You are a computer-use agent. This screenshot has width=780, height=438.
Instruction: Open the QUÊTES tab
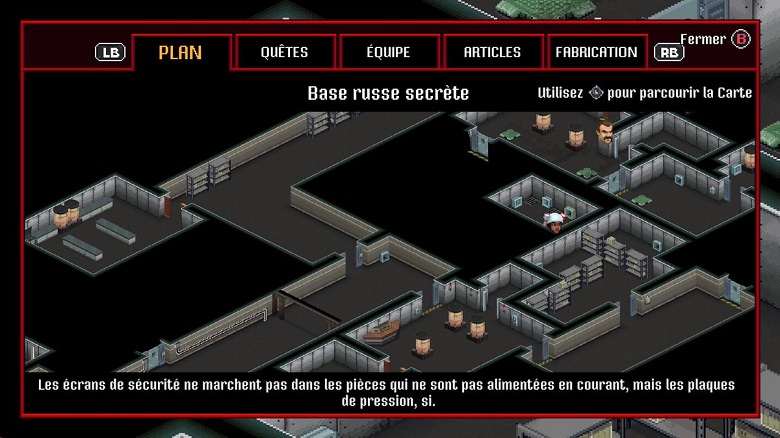coord(284,52)
